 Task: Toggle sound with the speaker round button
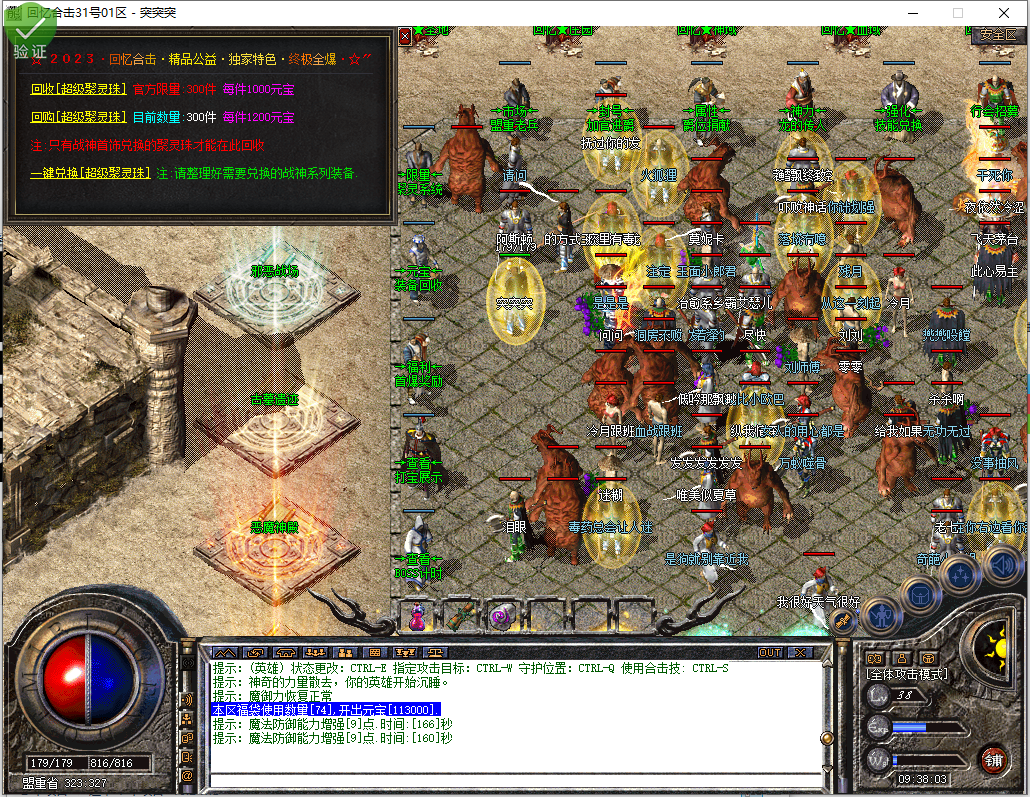coord(1001,566)
